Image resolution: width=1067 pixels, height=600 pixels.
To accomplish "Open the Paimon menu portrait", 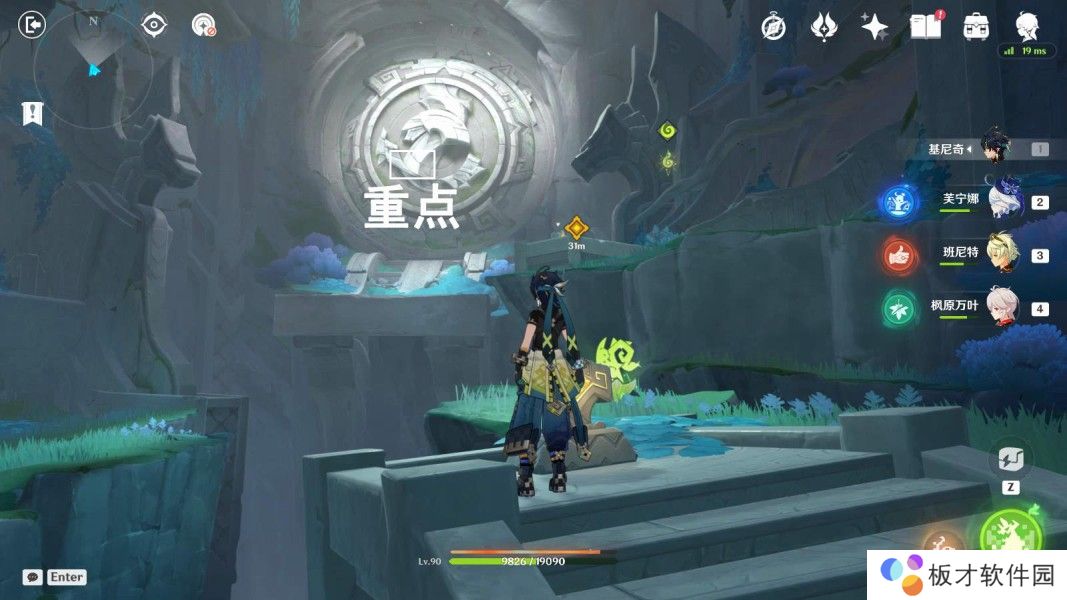I will pyautogui.click(x=1026, y=25).
